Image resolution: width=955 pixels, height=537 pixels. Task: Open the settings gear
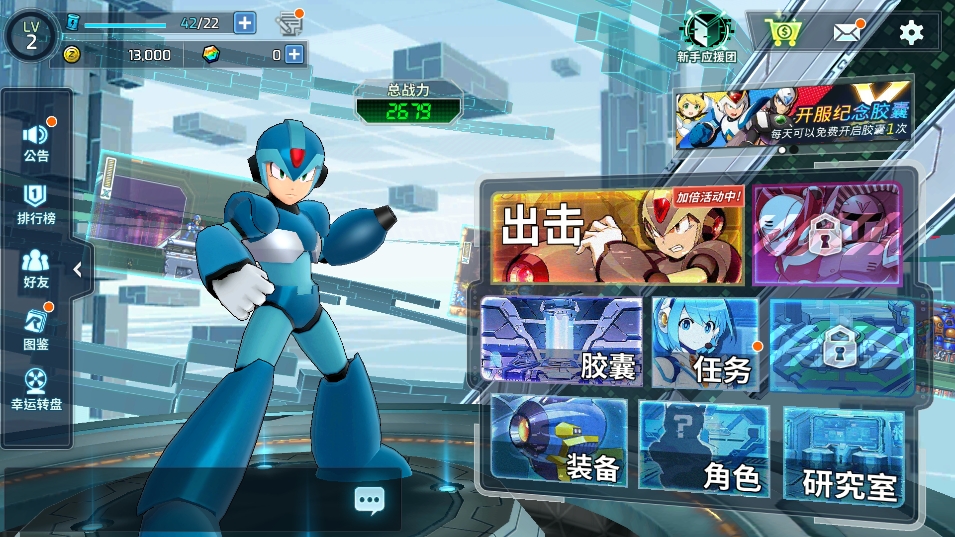tap(911, 32)
